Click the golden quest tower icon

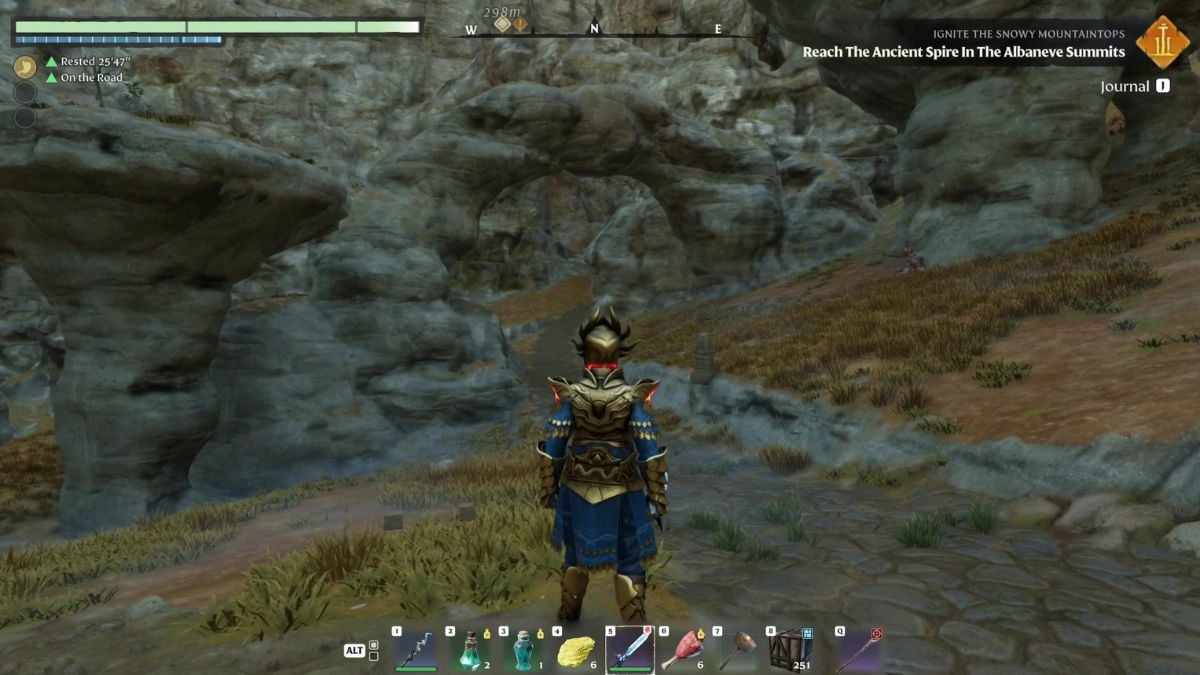pyautogui.click(x=1163, y=43)
